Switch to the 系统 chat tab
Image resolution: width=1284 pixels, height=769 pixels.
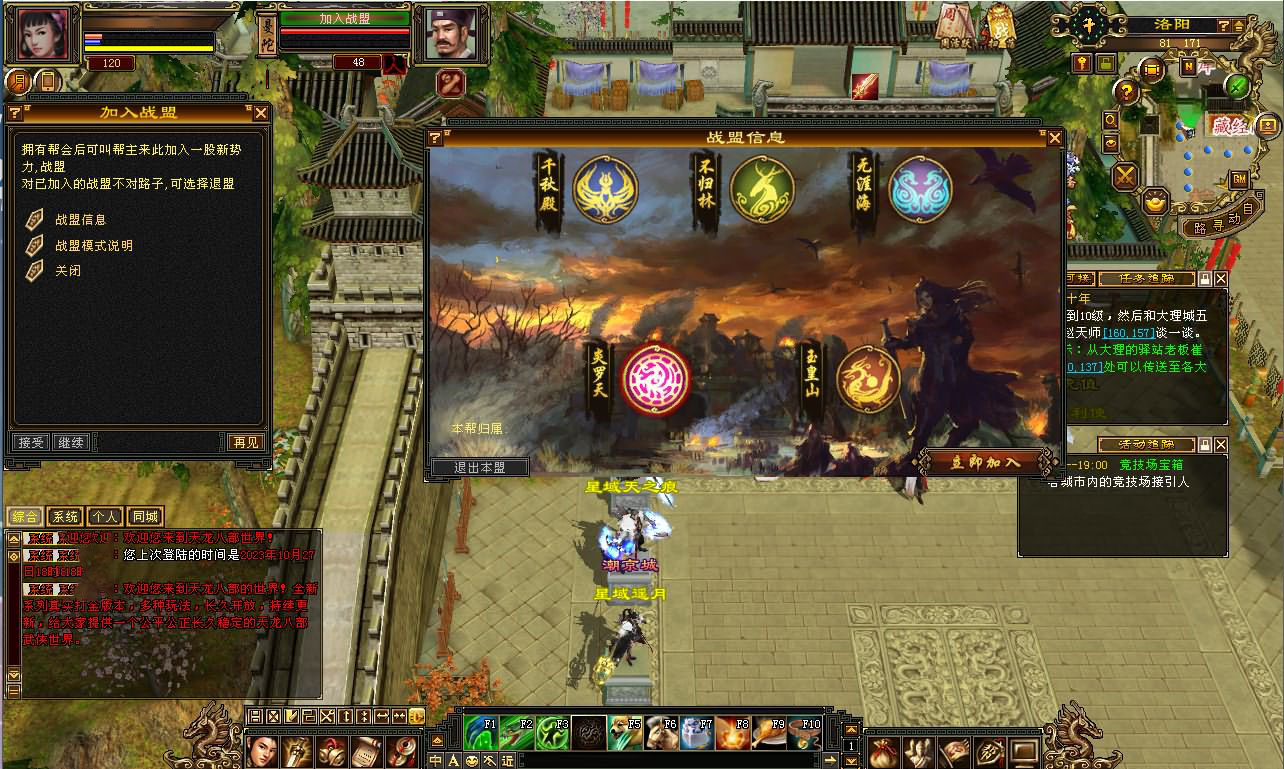pyautogui.click(x=66, y=517)
